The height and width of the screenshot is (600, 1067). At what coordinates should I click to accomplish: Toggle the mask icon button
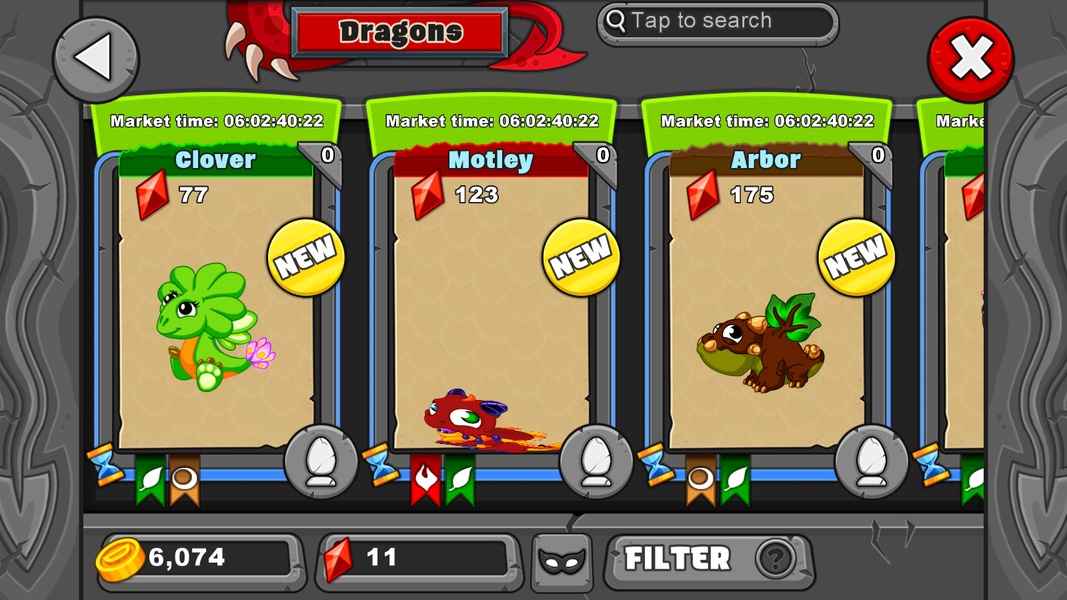[x=561, y=561]
